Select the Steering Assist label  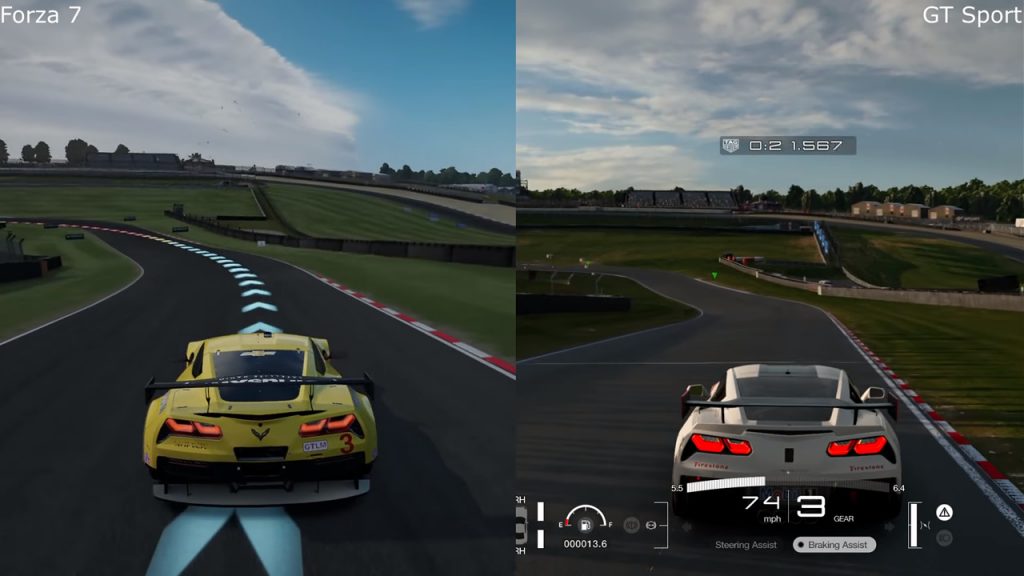[746, 545]
